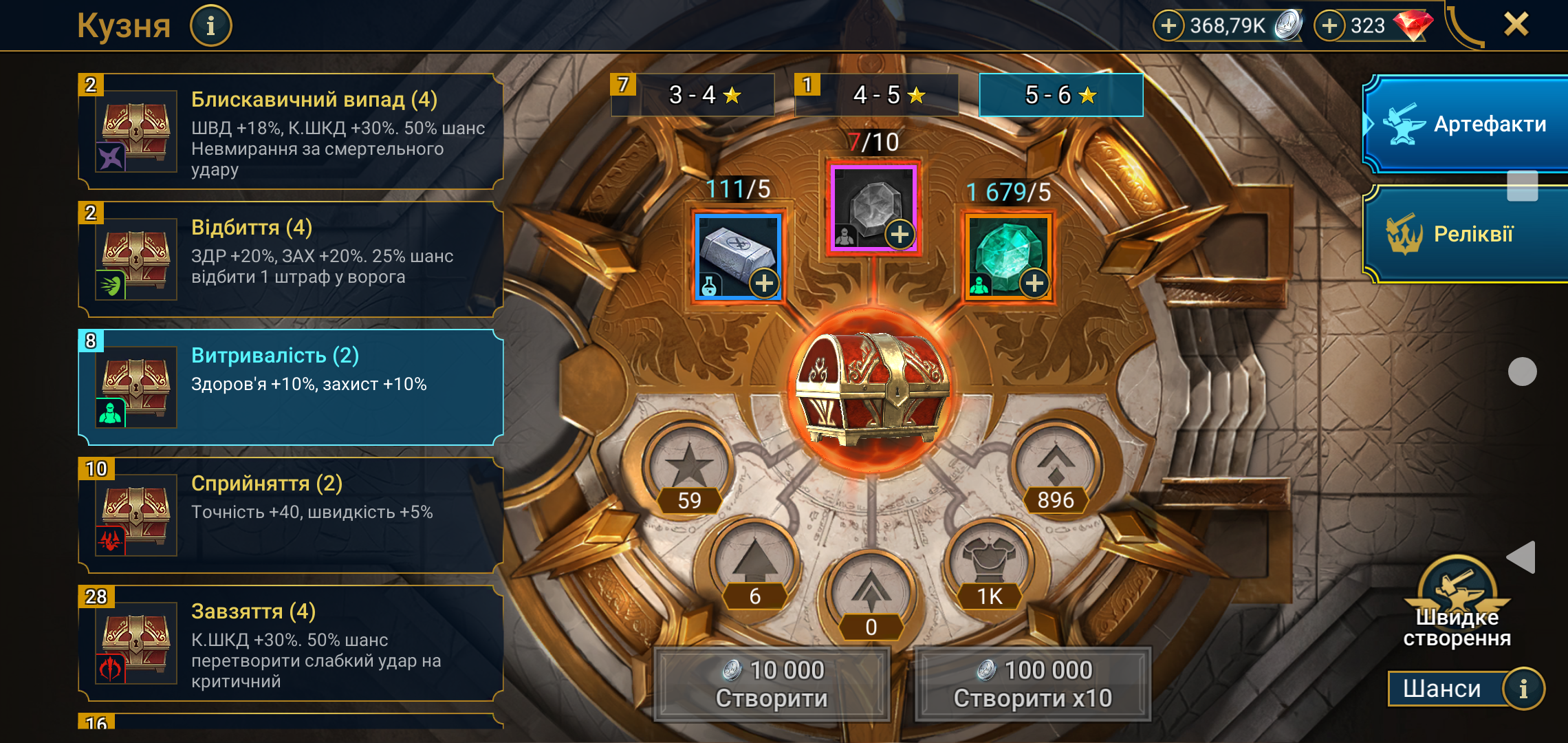Switch to the 3-4 star tab
This screenshot has width=1568, height=743.
point(704,95)
